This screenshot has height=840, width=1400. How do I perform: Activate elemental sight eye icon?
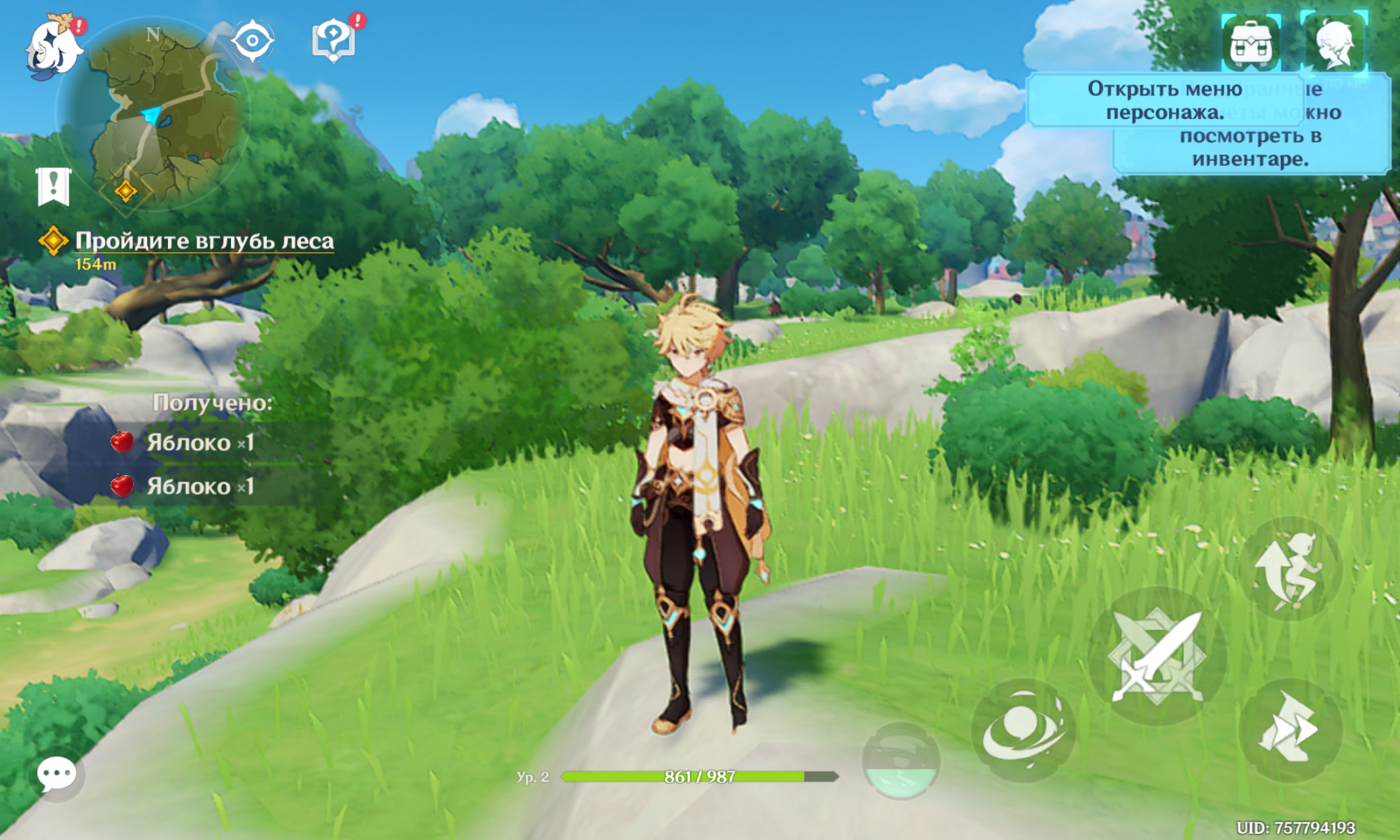pos(252,41)
